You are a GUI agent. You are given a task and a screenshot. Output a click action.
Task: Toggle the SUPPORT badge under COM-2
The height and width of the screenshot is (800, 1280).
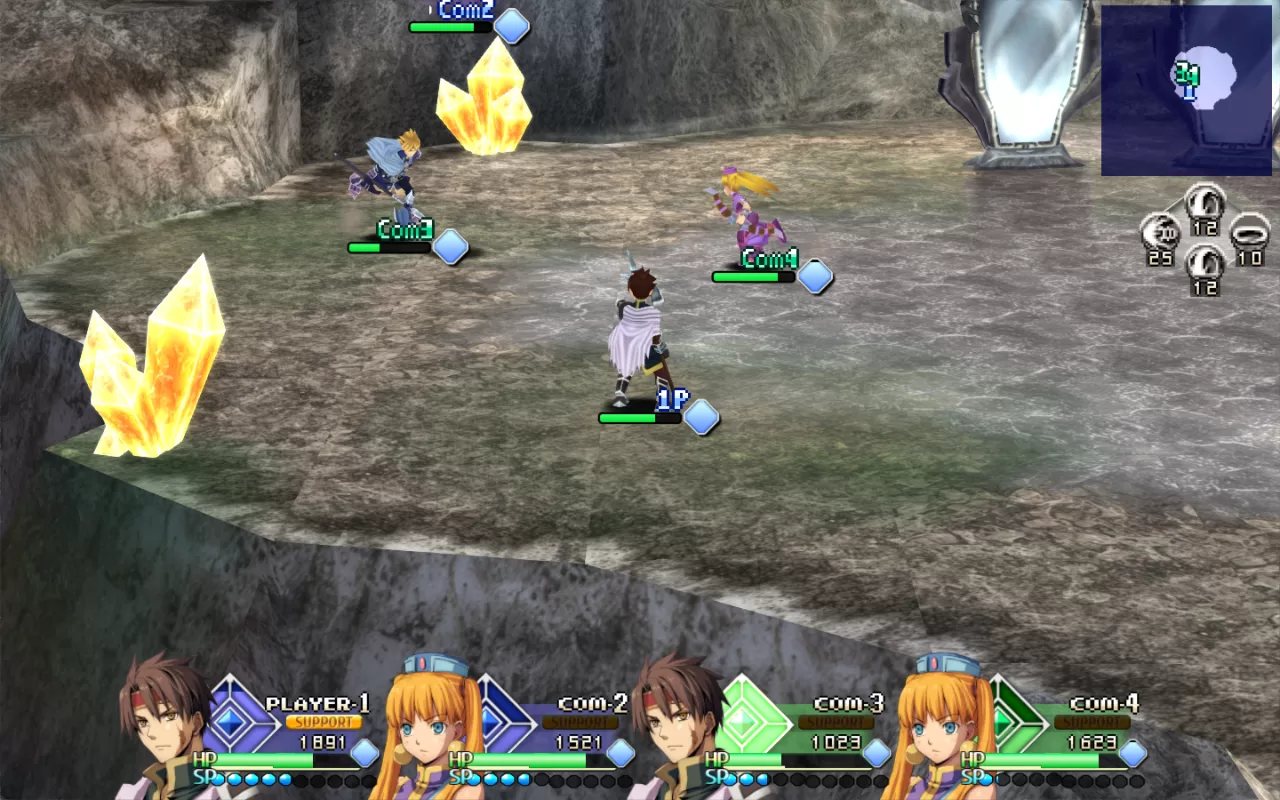(580, 722)
